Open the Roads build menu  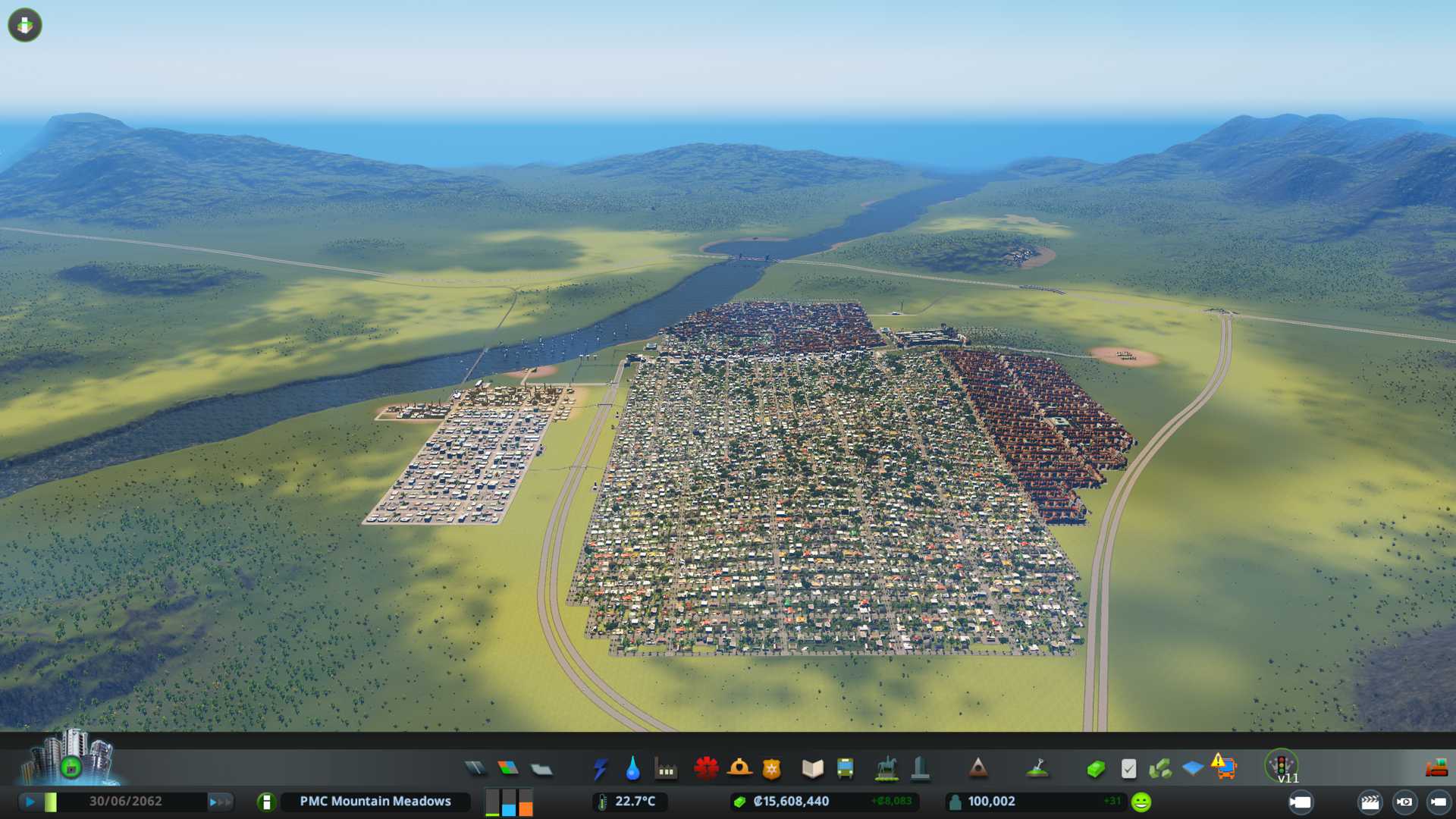point(475,769)
